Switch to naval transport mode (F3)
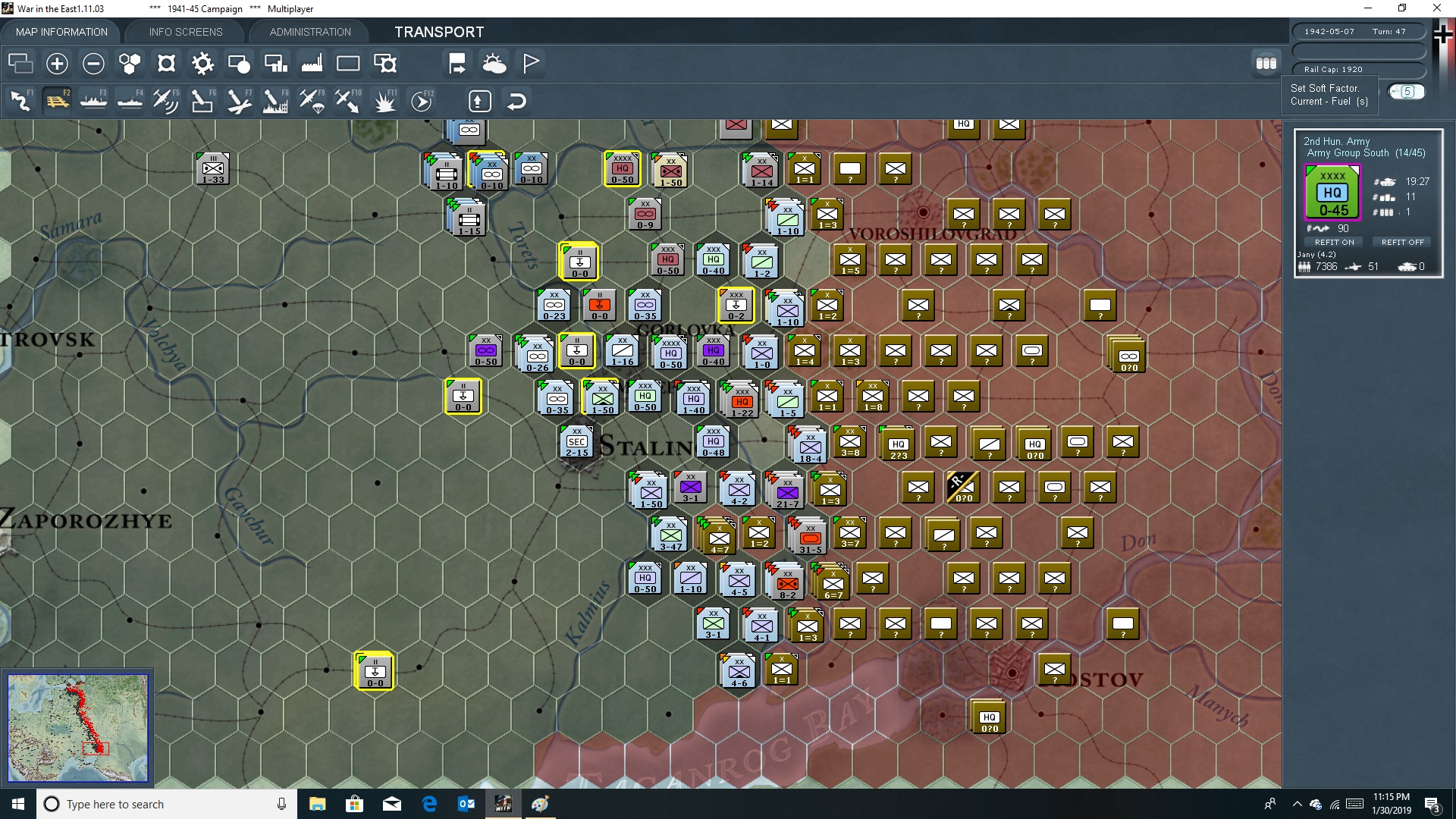Screen dimensions: 1456x819 (93, 100)
